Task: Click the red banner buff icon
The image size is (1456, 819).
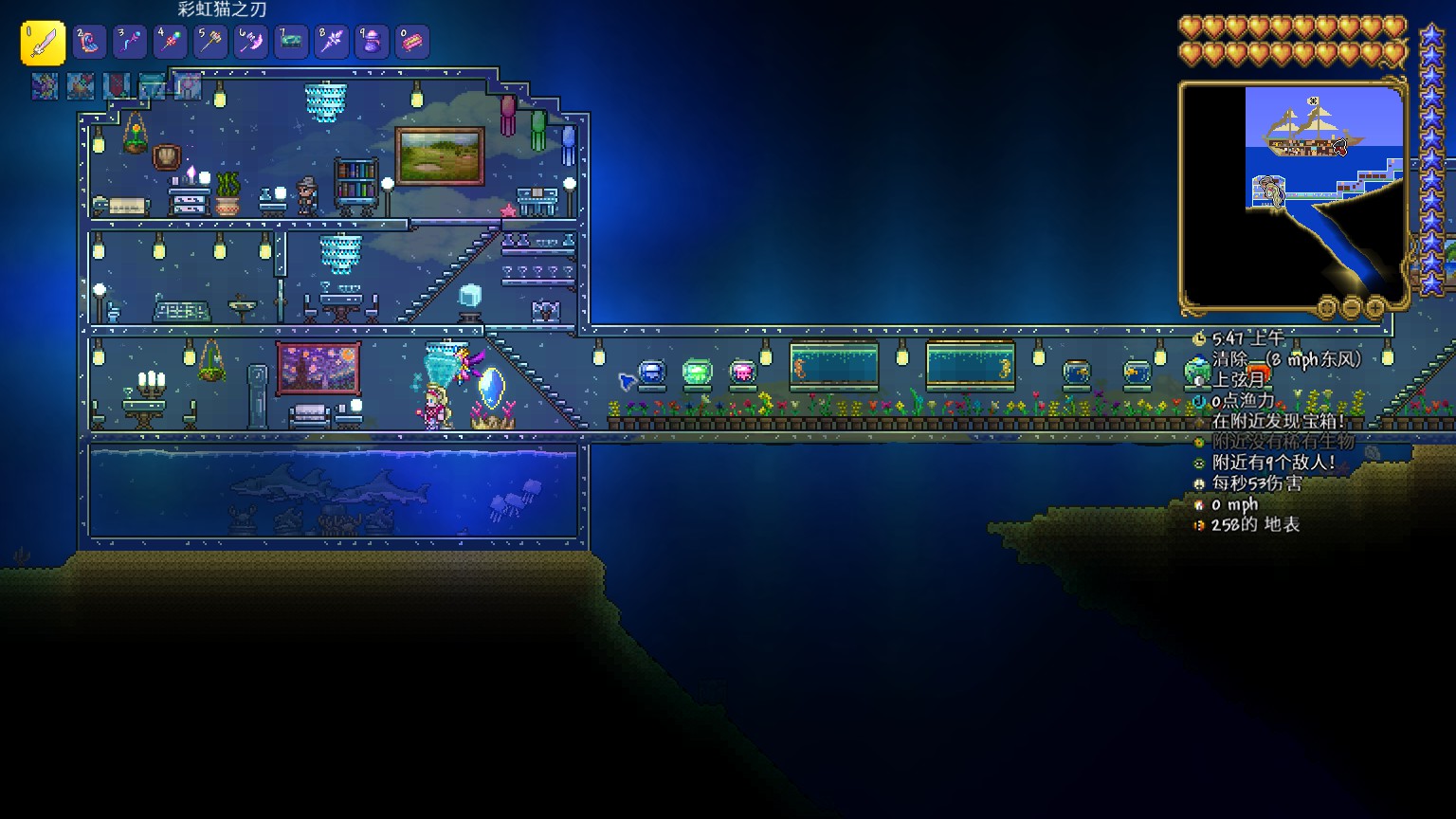Action: coord(117,86)
